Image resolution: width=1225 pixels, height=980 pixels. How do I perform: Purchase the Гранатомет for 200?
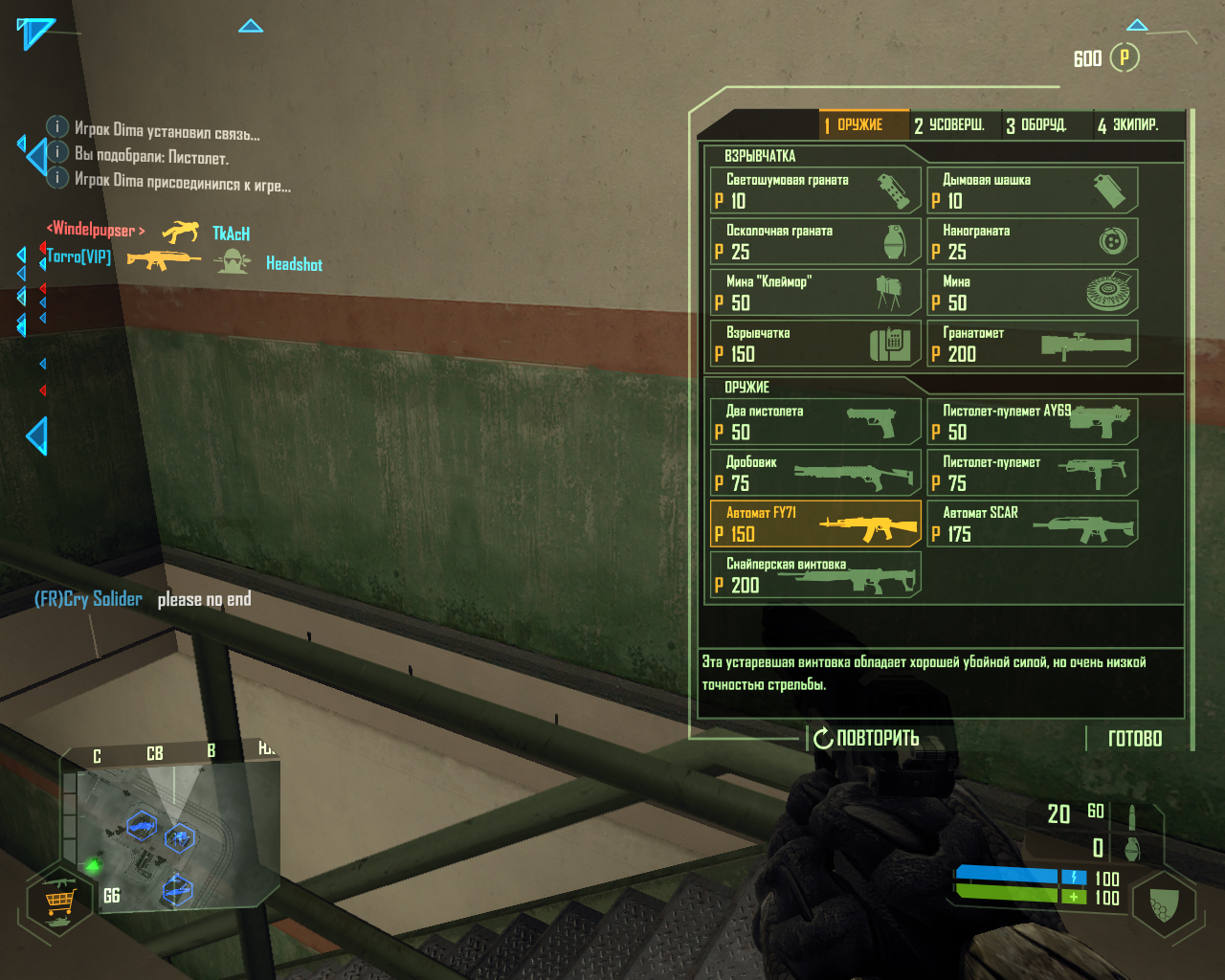click(x=1032, y=344)
